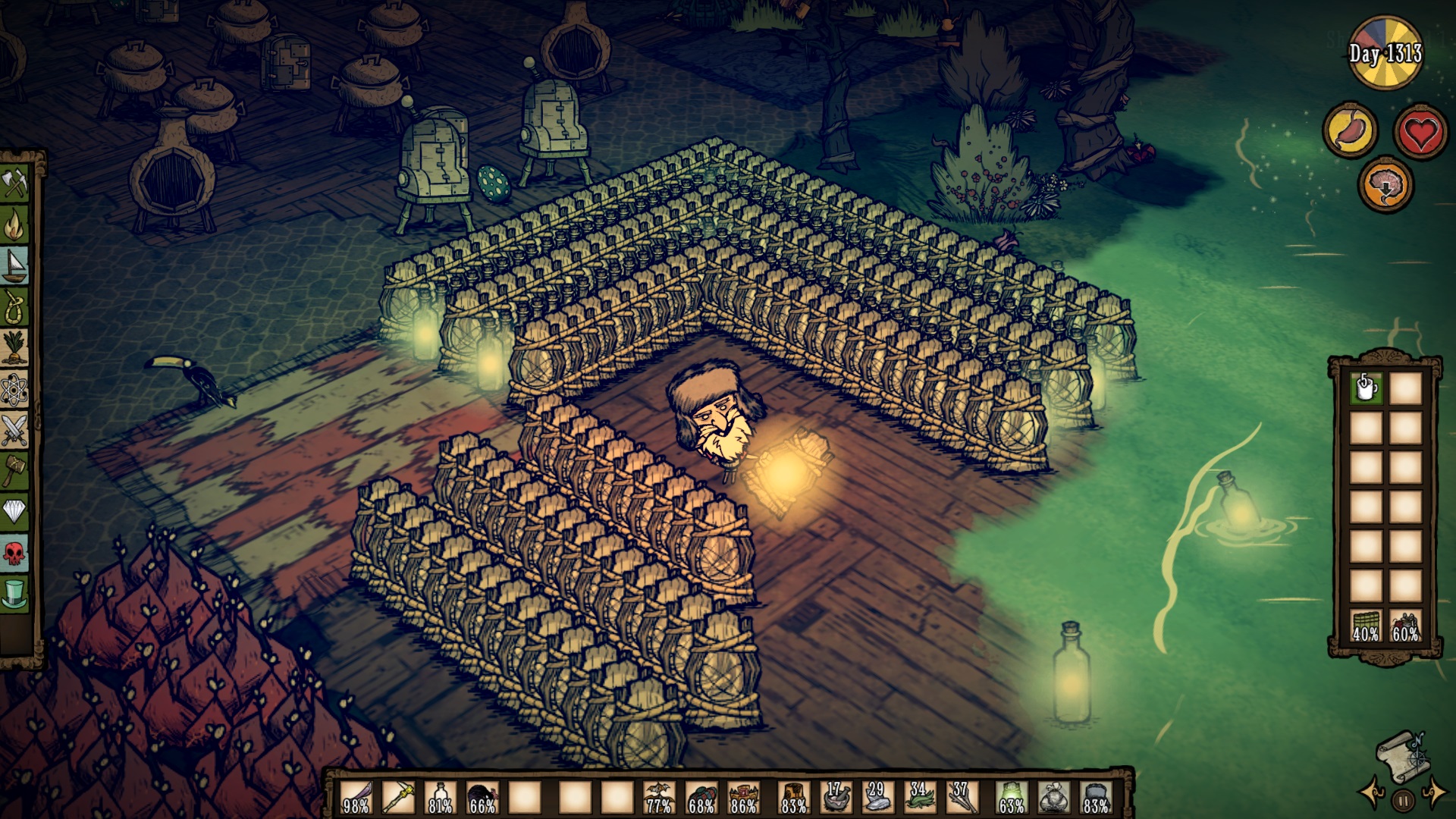The height and width of the screenshot is (819, 1456).
Task: Open the Fire crafting tab
Action: click(x=15, y=225)
